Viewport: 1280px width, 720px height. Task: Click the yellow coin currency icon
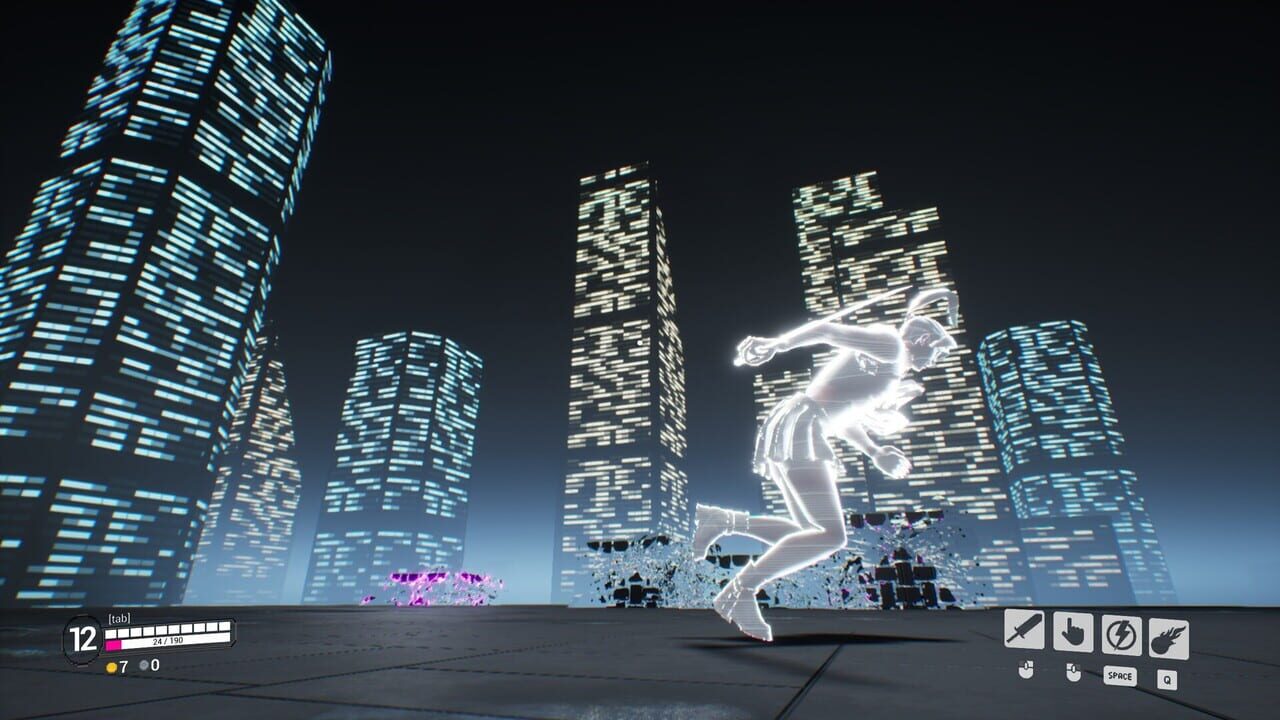coord(111,666)
